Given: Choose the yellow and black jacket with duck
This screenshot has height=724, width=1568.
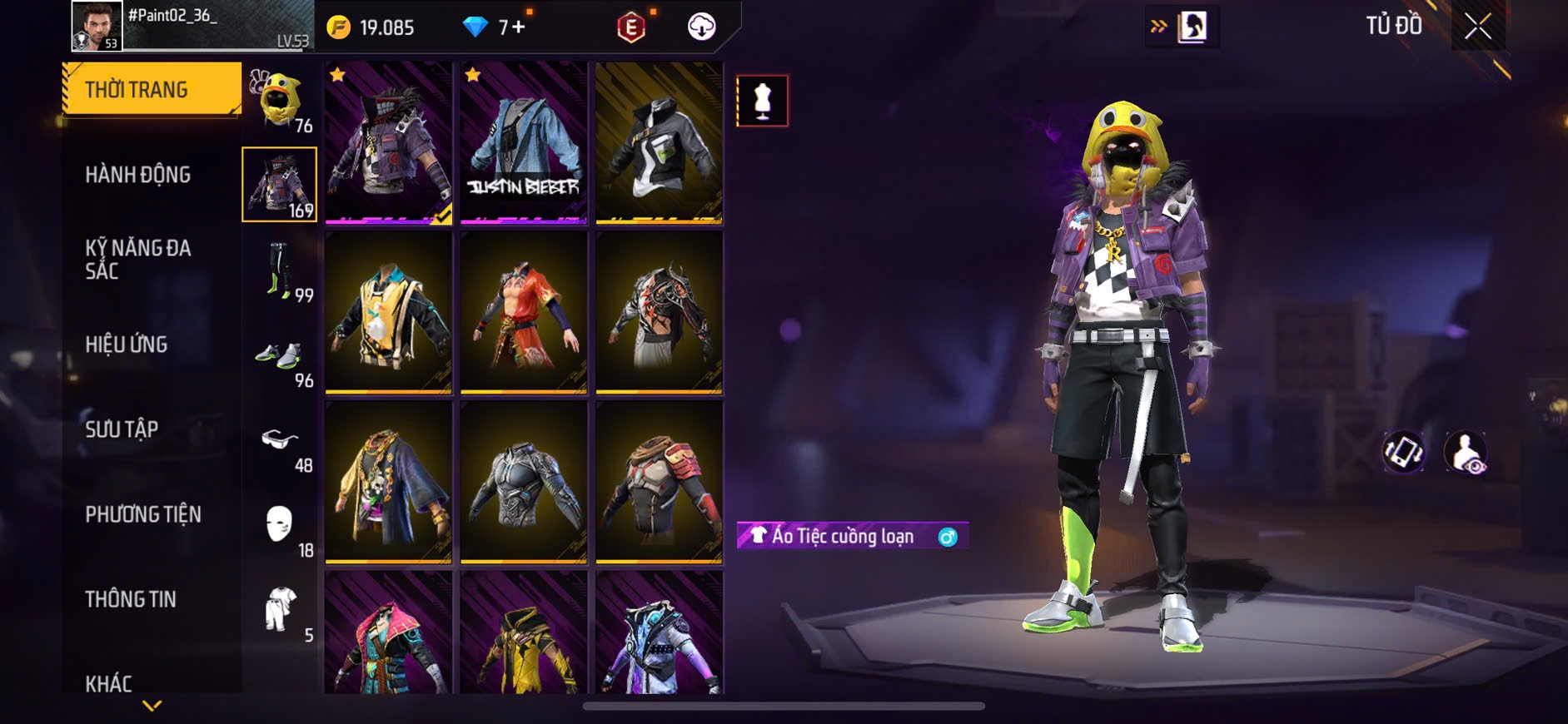Looking at the screenshot, I should 388,312.
